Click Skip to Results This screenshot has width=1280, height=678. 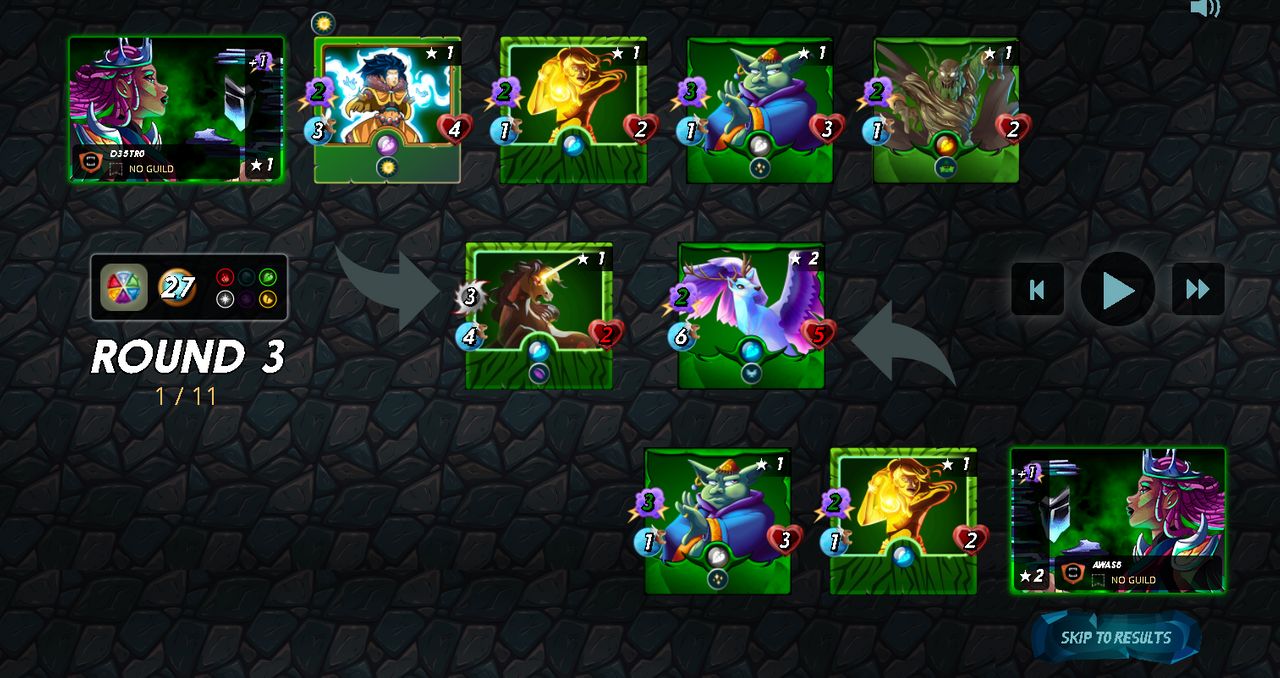point(1115,638)
